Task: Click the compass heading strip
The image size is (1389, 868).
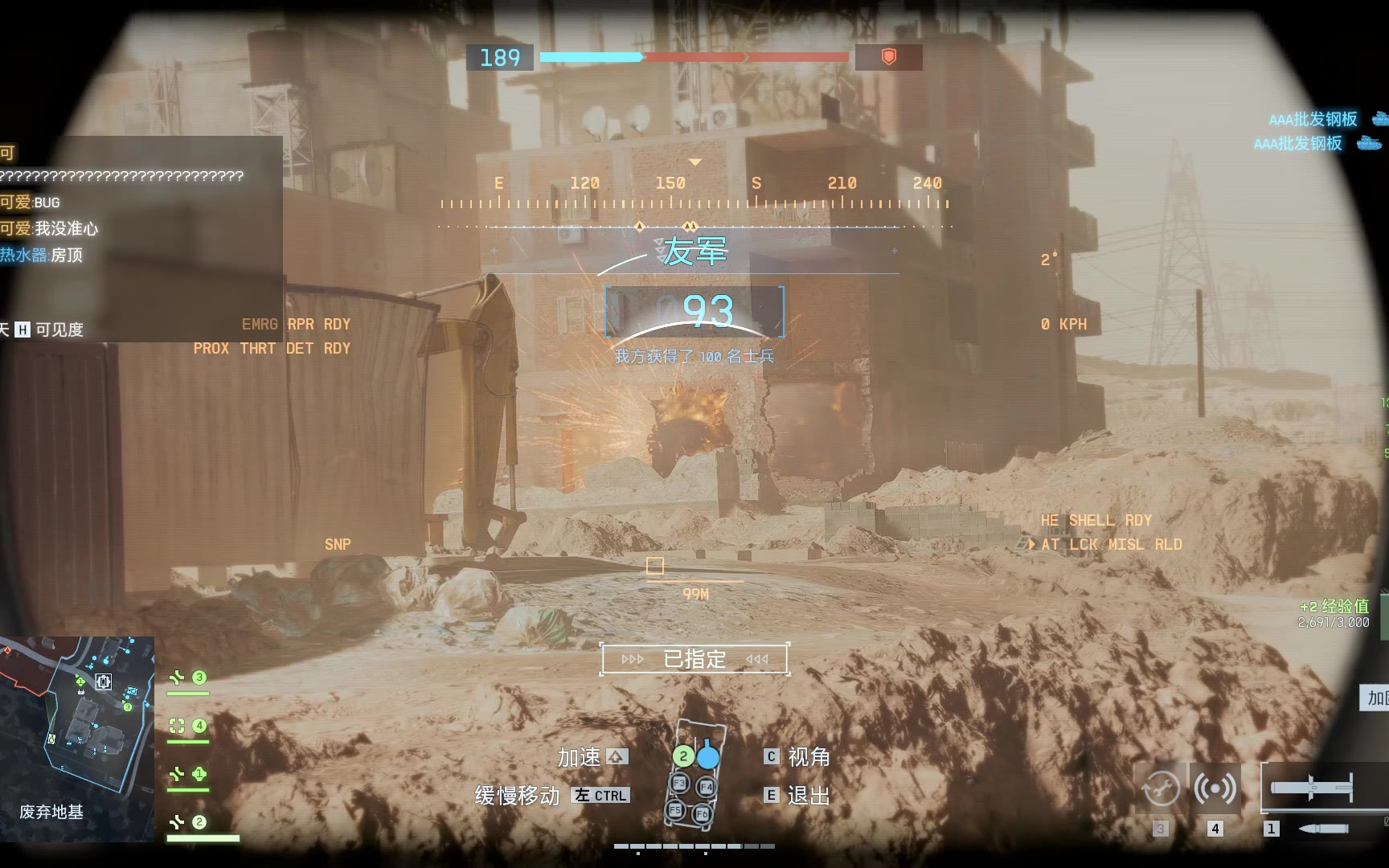Action: click(694, 194)
